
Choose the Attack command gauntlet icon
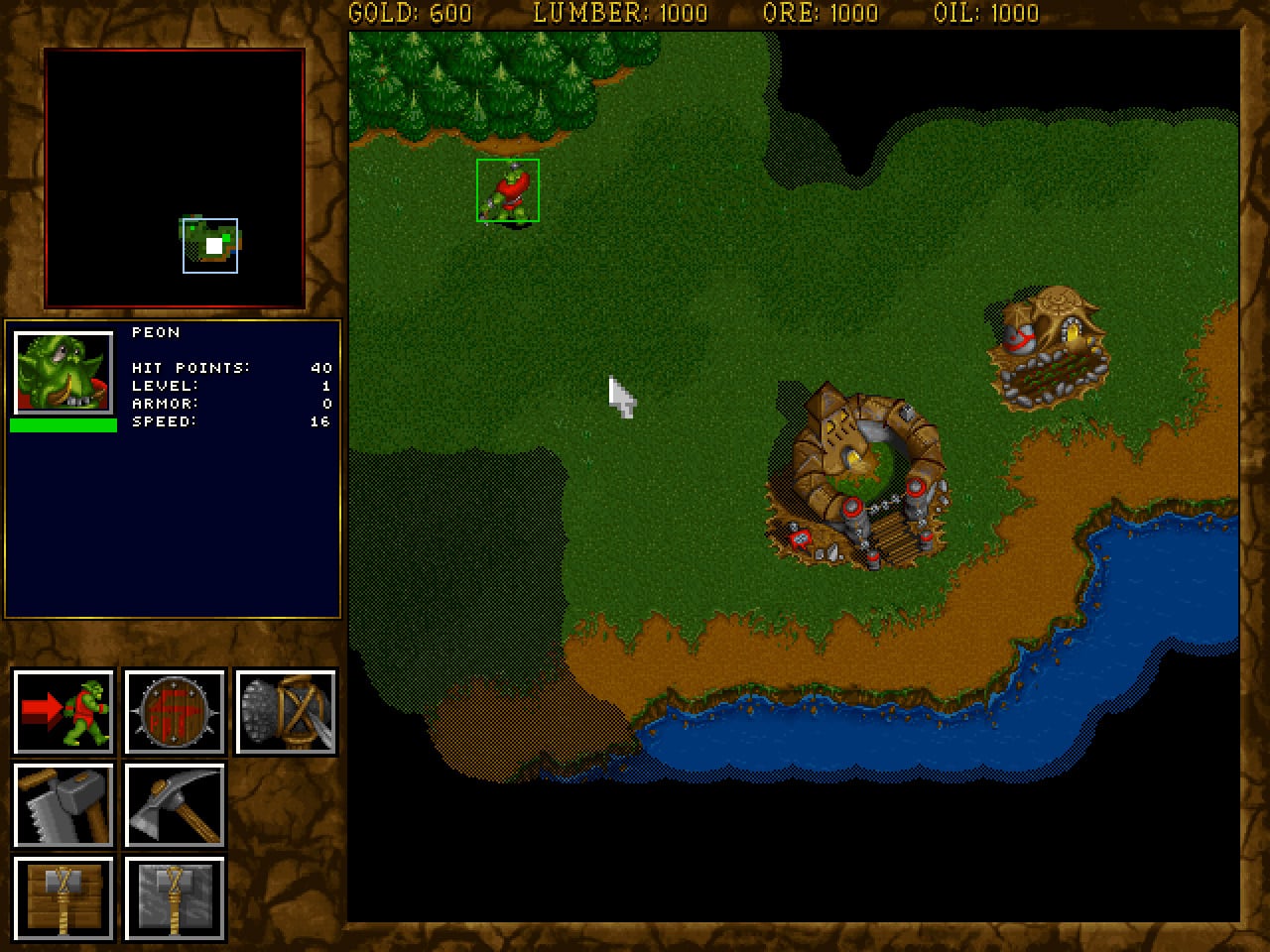[286, 712]
